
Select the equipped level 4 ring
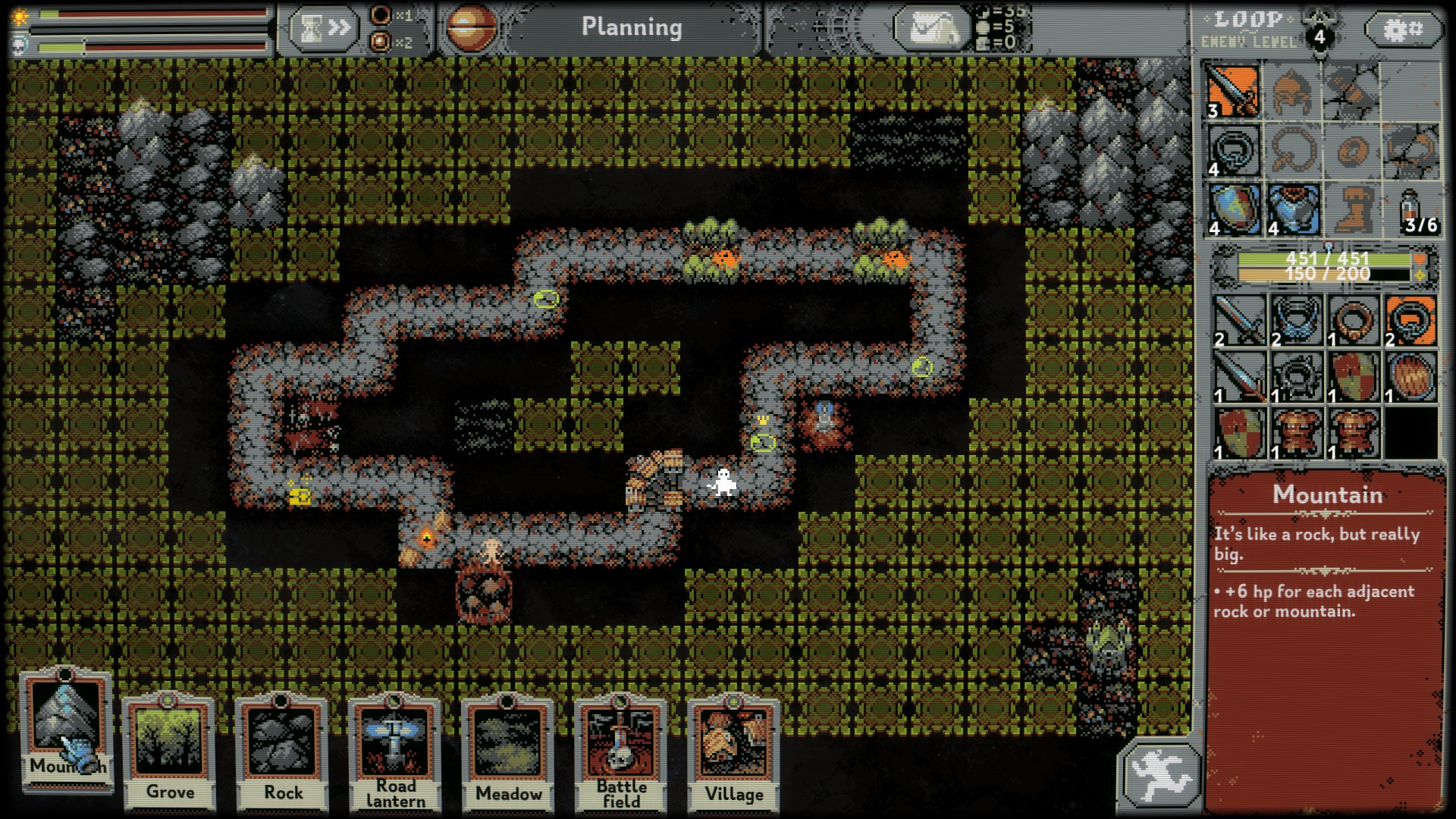pyautogui.click(x=1233, y=150)
